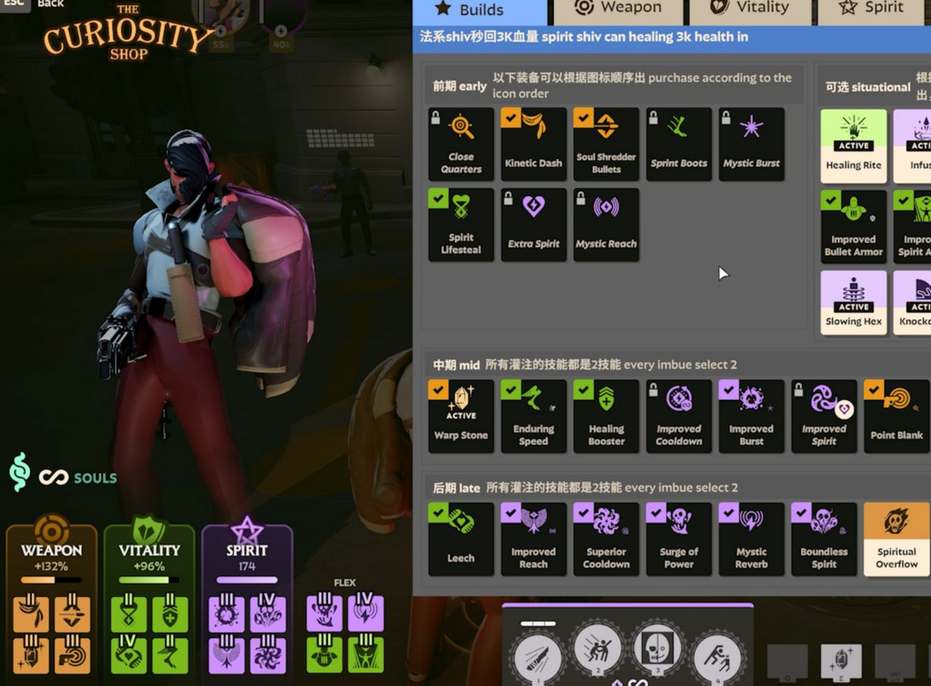Choose the Slowing Hex item
This screenshot has height=686, width=931.
tap(853, 304)
